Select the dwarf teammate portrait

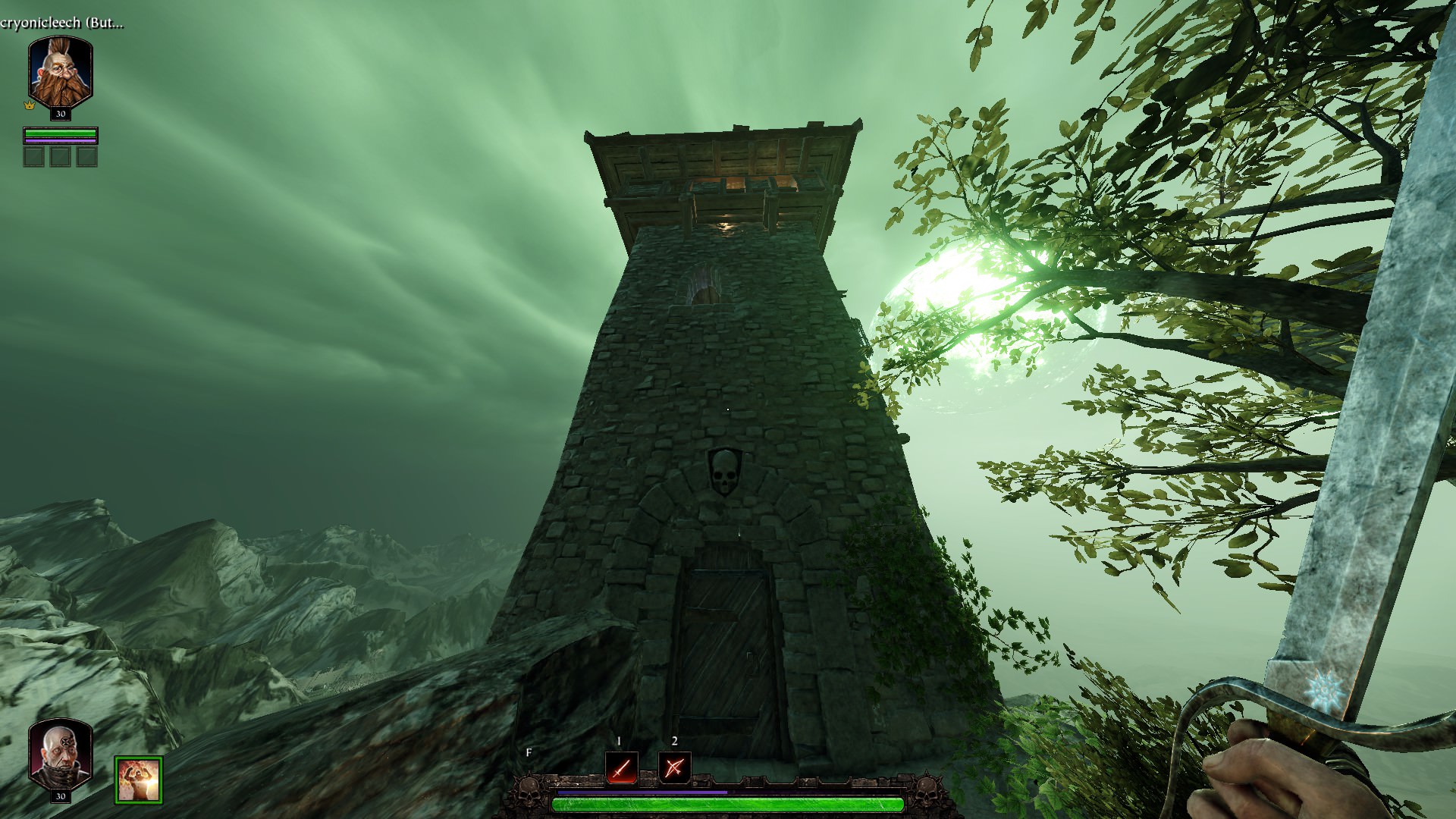click(61, 73)
